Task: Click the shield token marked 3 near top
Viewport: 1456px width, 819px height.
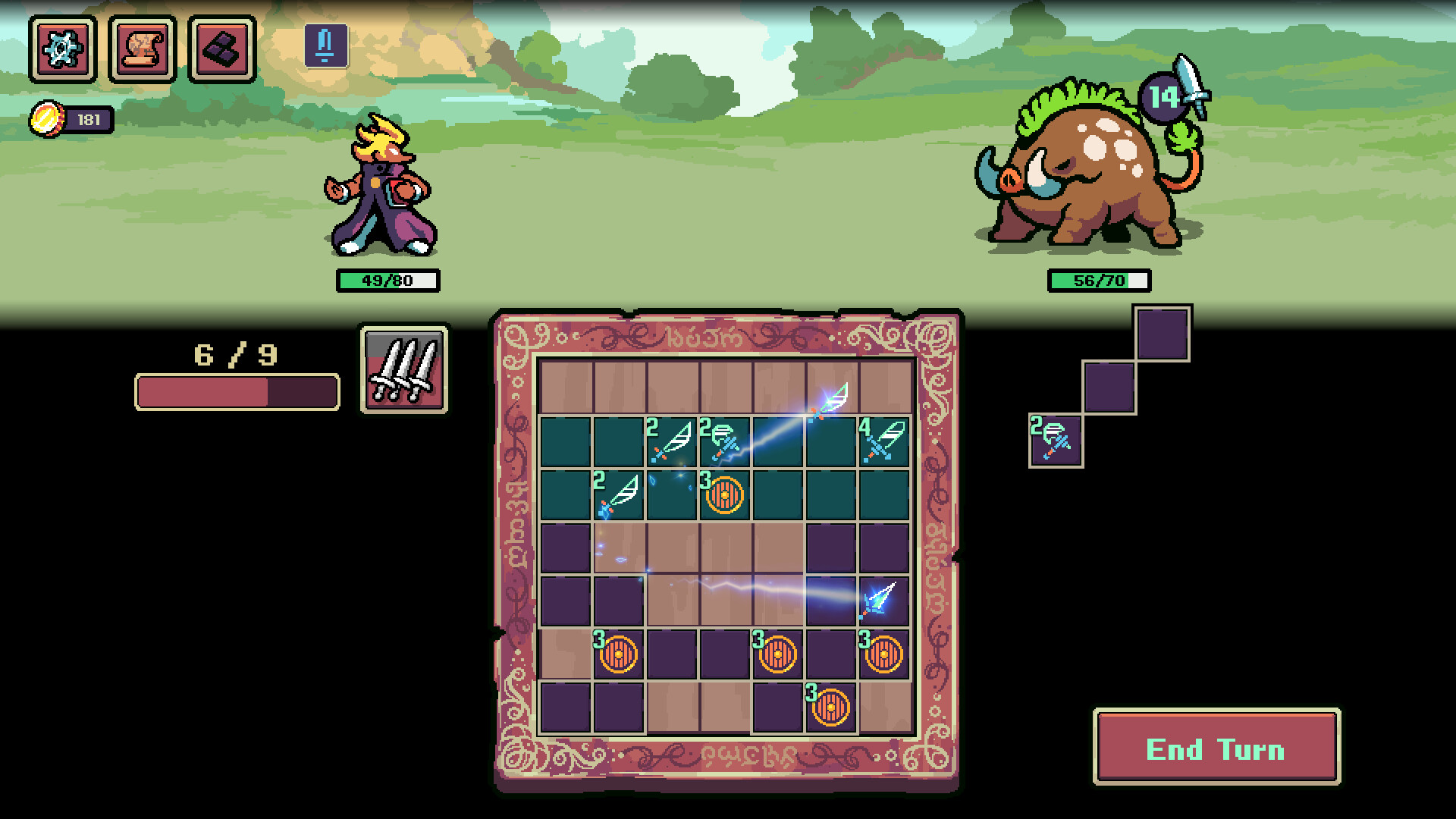Action: pos(724,494)
